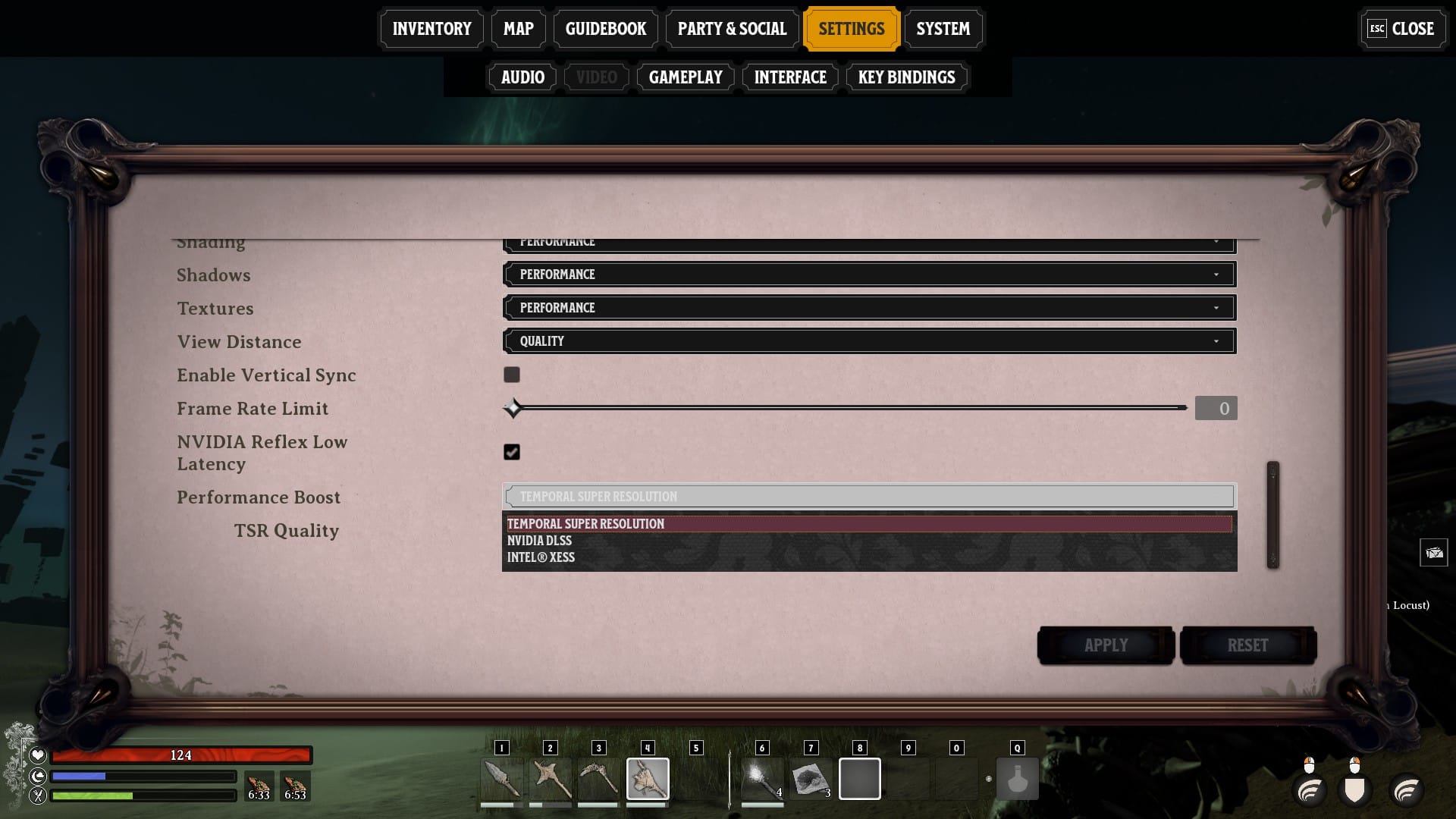Select the bone spear in hotbar slot 1

point(501,779)
